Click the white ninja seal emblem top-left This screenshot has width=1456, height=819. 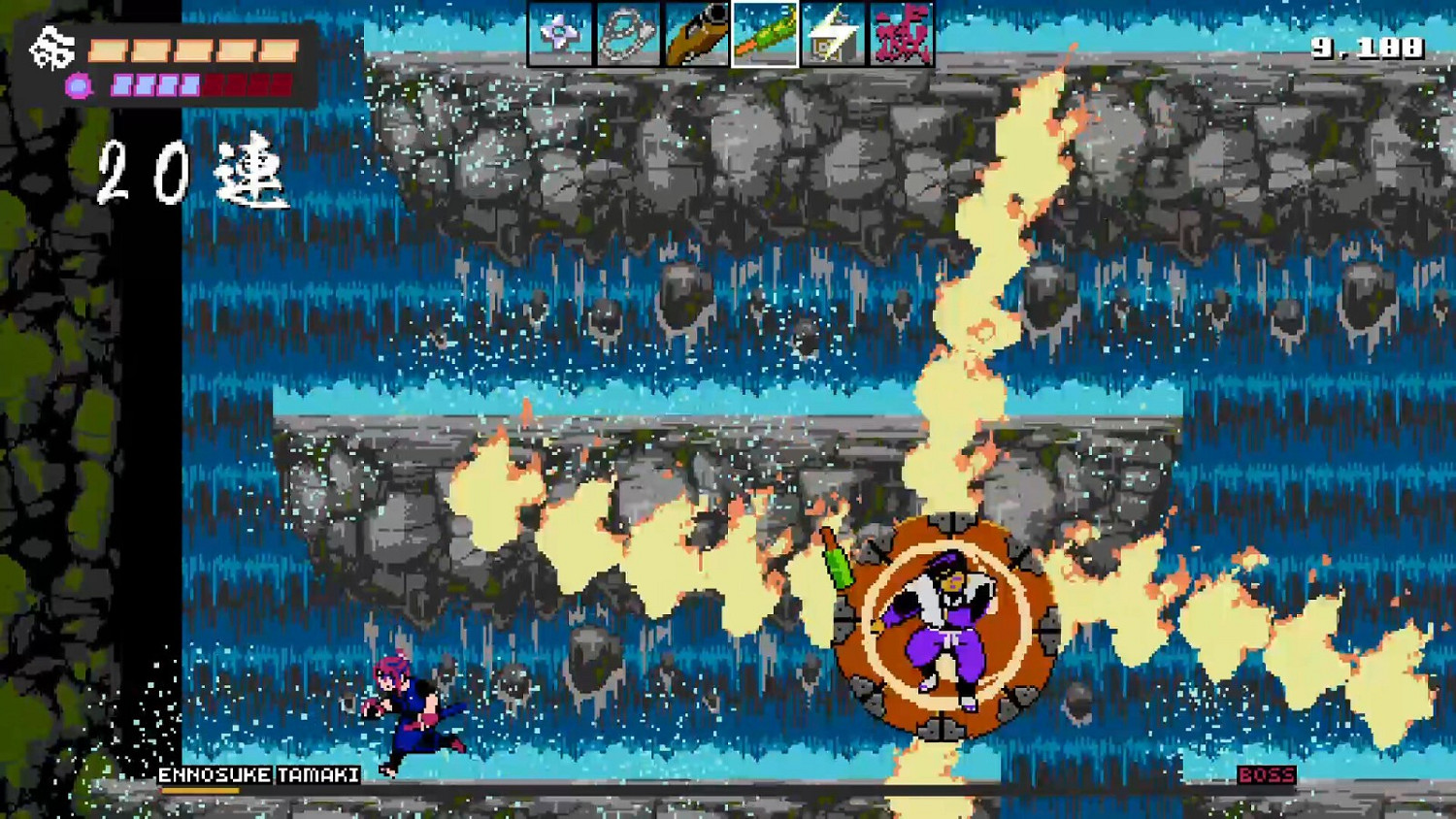[x=52, y=47]
